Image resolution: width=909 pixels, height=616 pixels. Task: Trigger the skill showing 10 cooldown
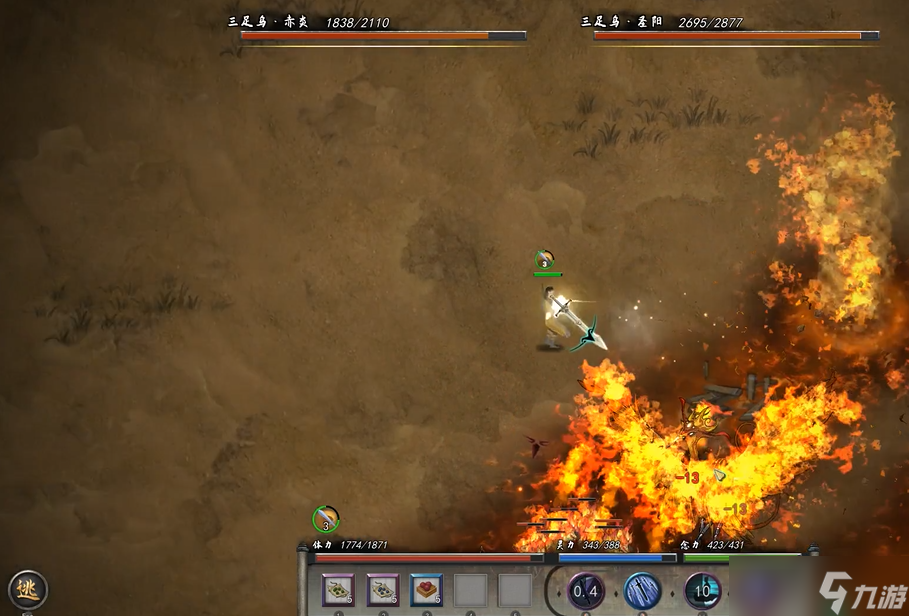pos(702,591)
